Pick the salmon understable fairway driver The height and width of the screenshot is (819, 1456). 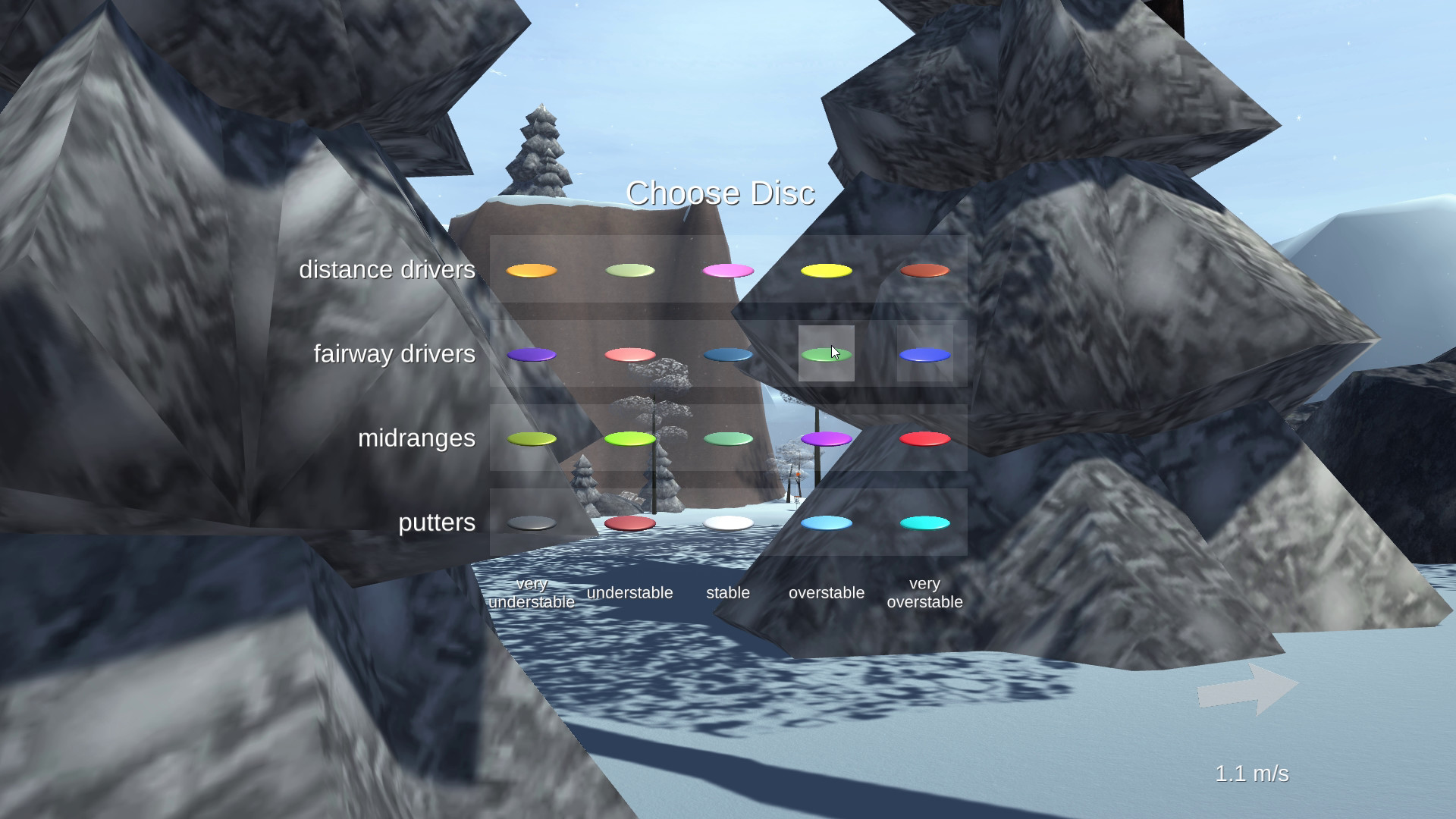click(x=630, y=353)
